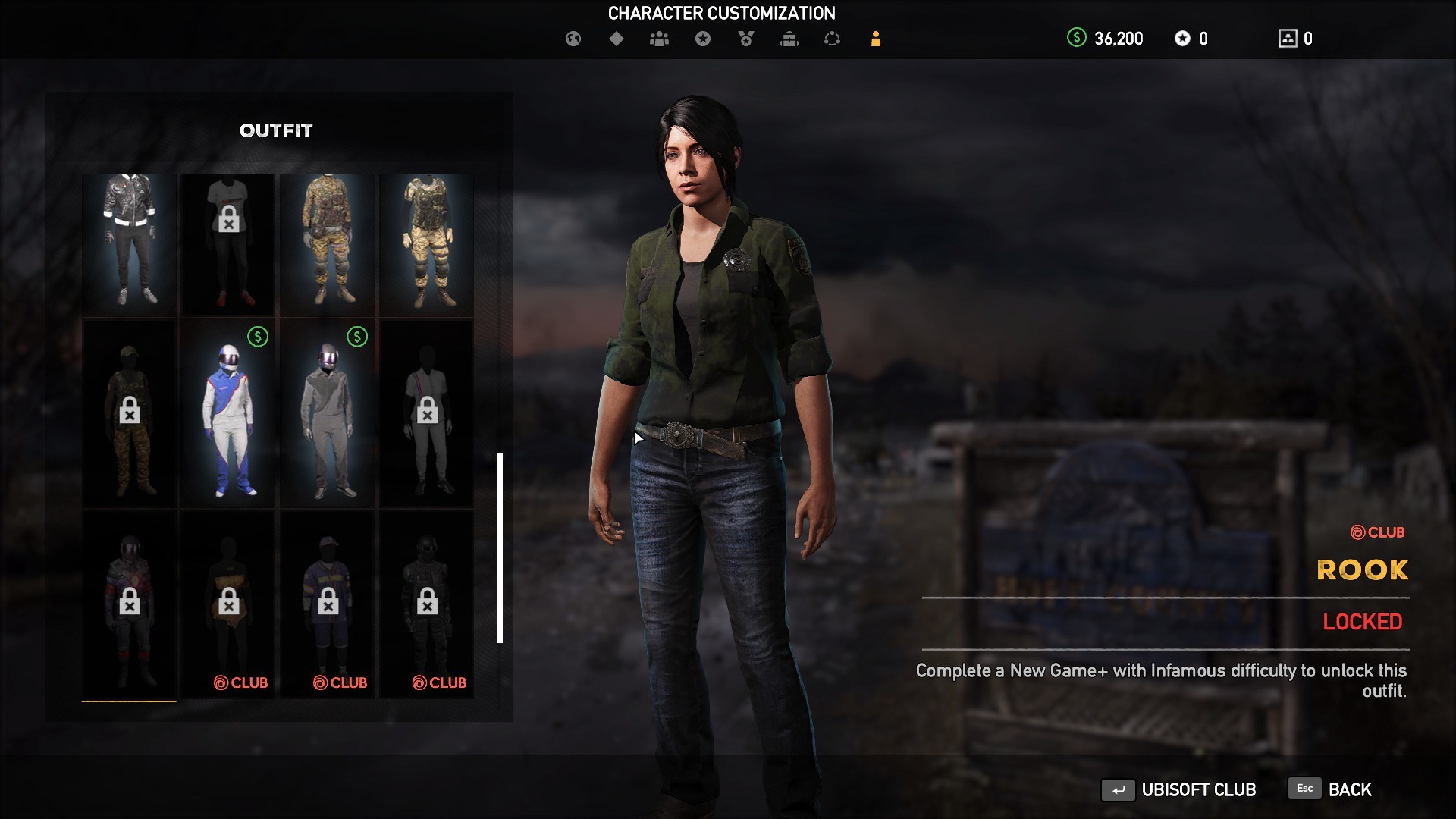
Task: Go back from character customization
Action: (1331, 789)
